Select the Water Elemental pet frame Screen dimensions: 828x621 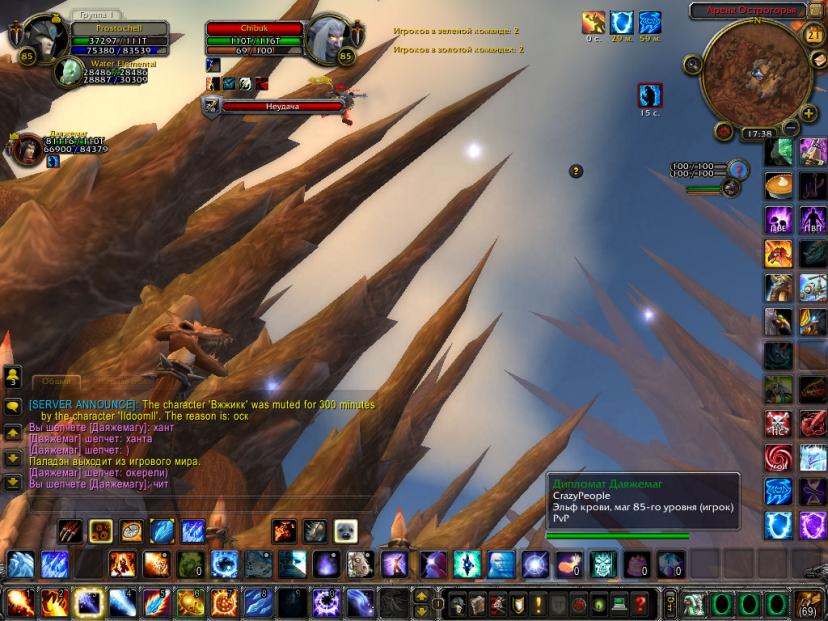tap(68, 72)
